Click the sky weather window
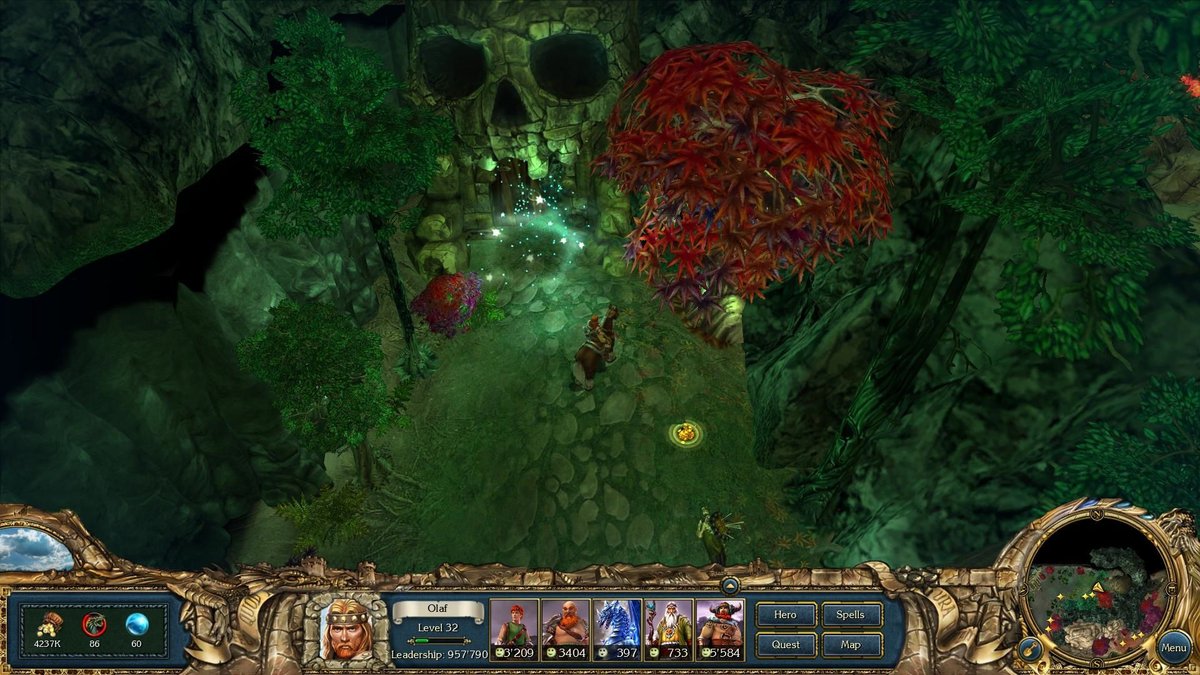Image resolution: width=1200 pixels, height=675 pixels. 35,549
